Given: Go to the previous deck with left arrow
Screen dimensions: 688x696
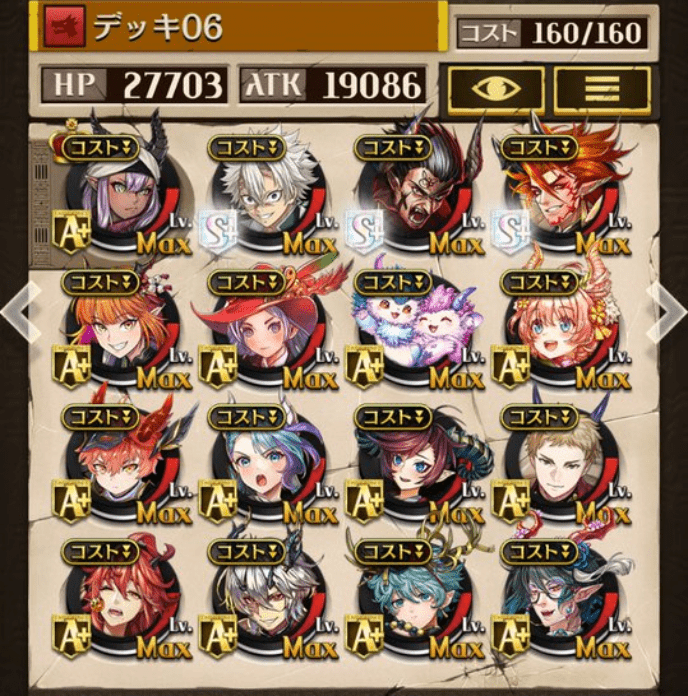Looking at the screenshot, I should tap(14, 311).
